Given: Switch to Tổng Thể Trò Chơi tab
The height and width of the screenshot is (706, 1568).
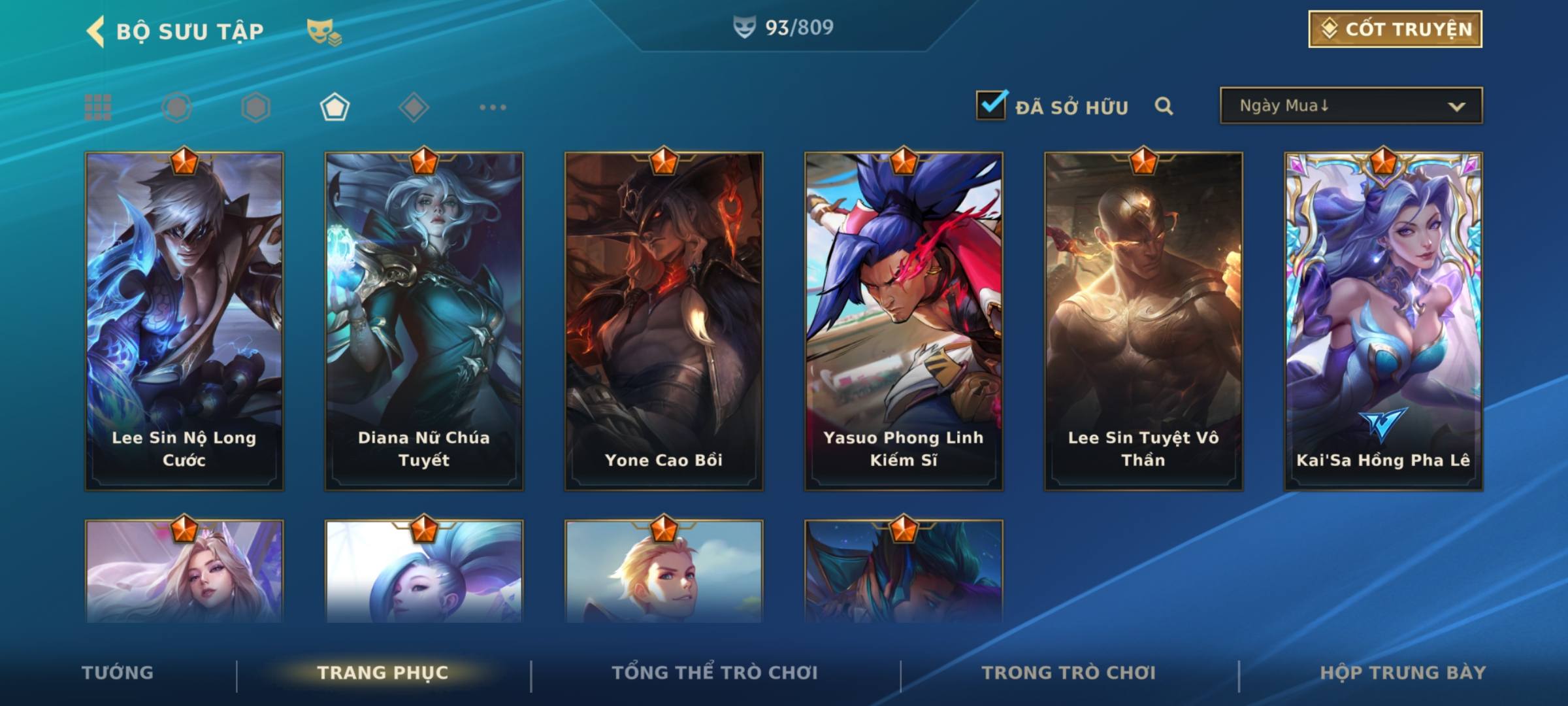Looking at the screenshot, I should click(715, 673).
